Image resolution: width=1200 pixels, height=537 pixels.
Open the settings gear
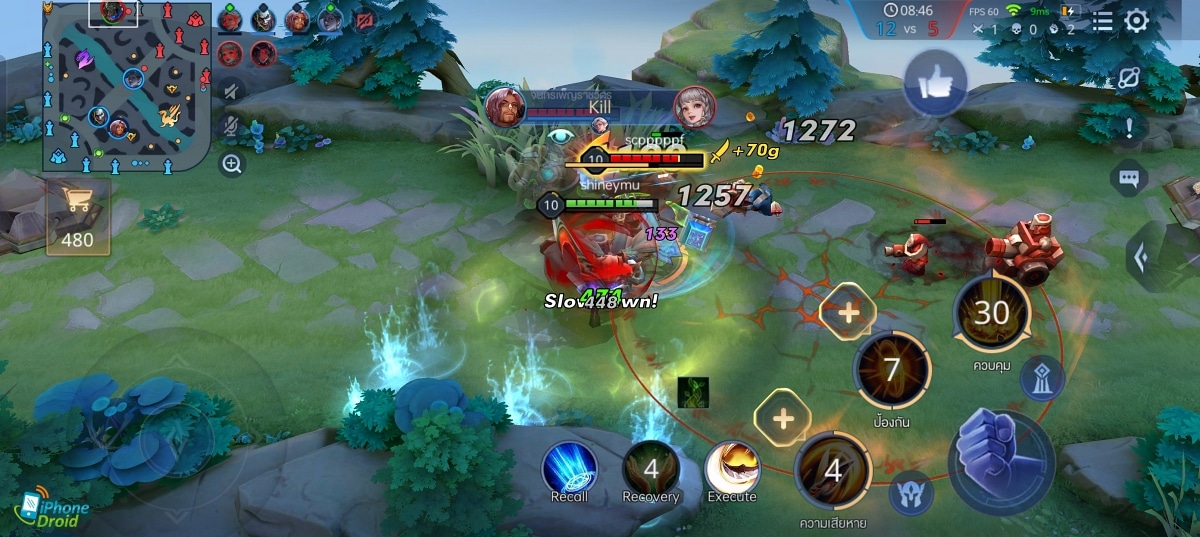pos(1137,22)
